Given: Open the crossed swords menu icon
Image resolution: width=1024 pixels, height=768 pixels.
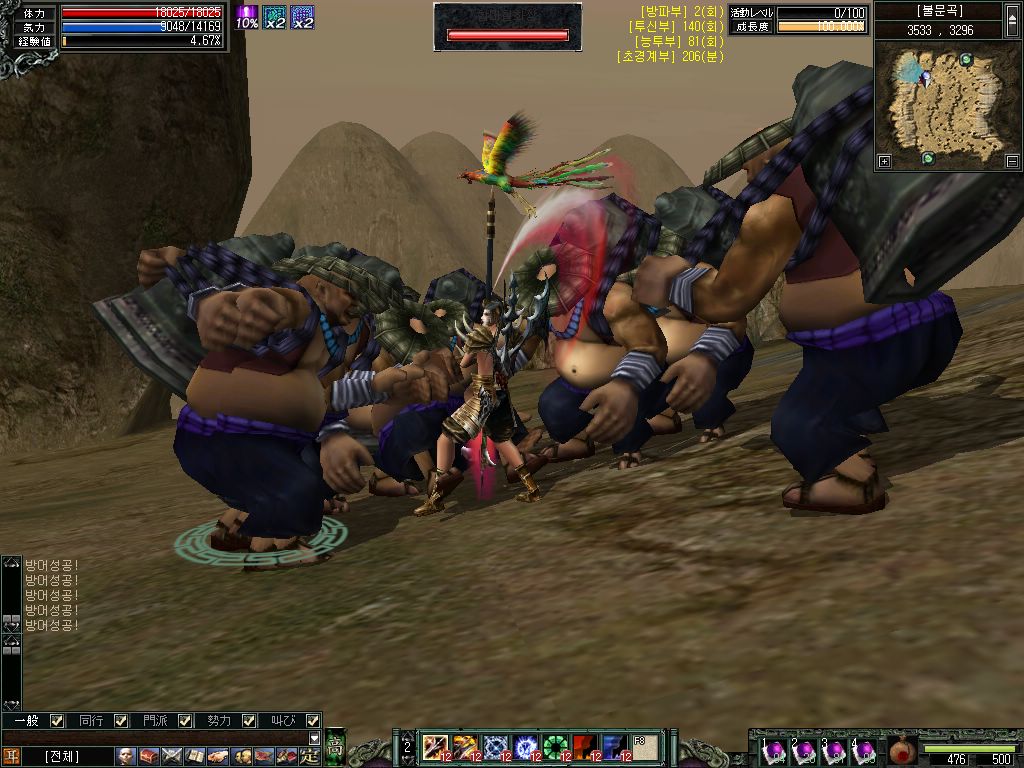Looking at the screenshot, I should [x=172, y=756].
